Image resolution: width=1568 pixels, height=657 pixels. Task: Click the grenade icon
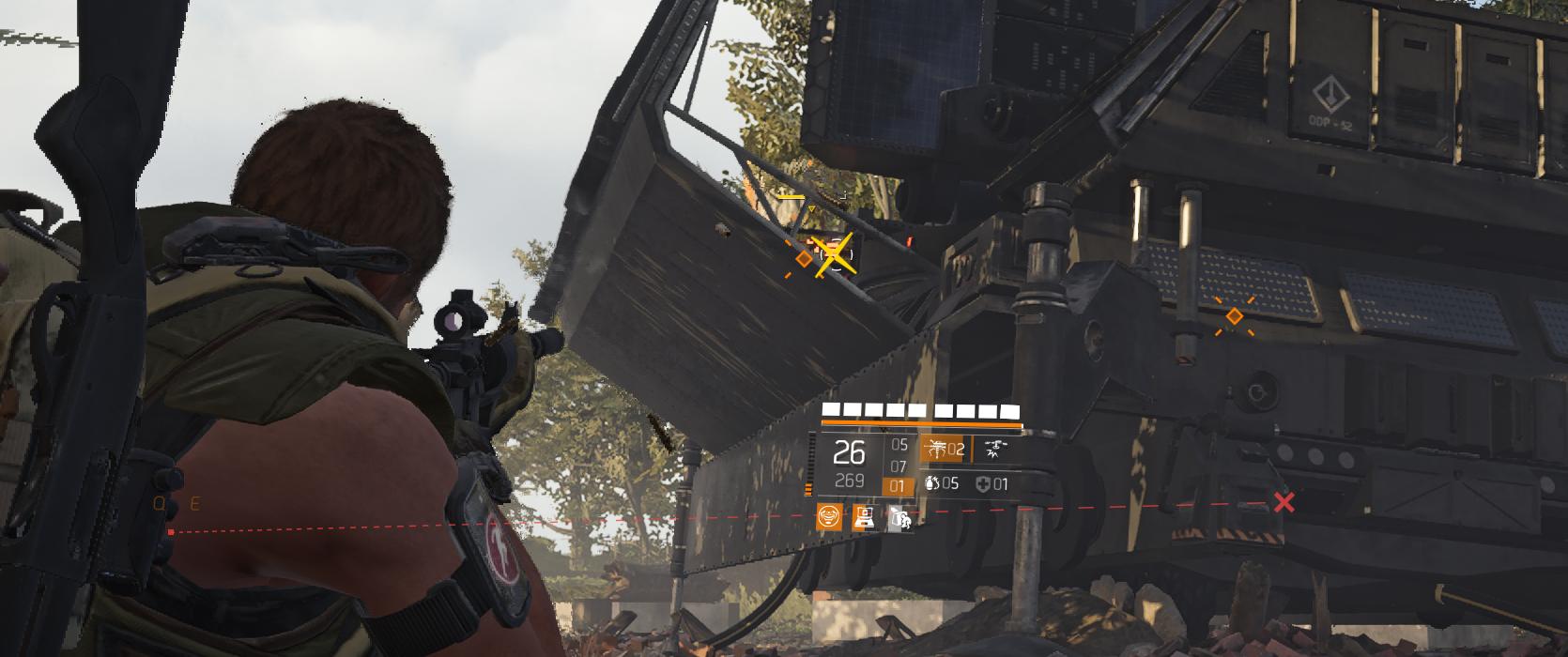[931, 484]
